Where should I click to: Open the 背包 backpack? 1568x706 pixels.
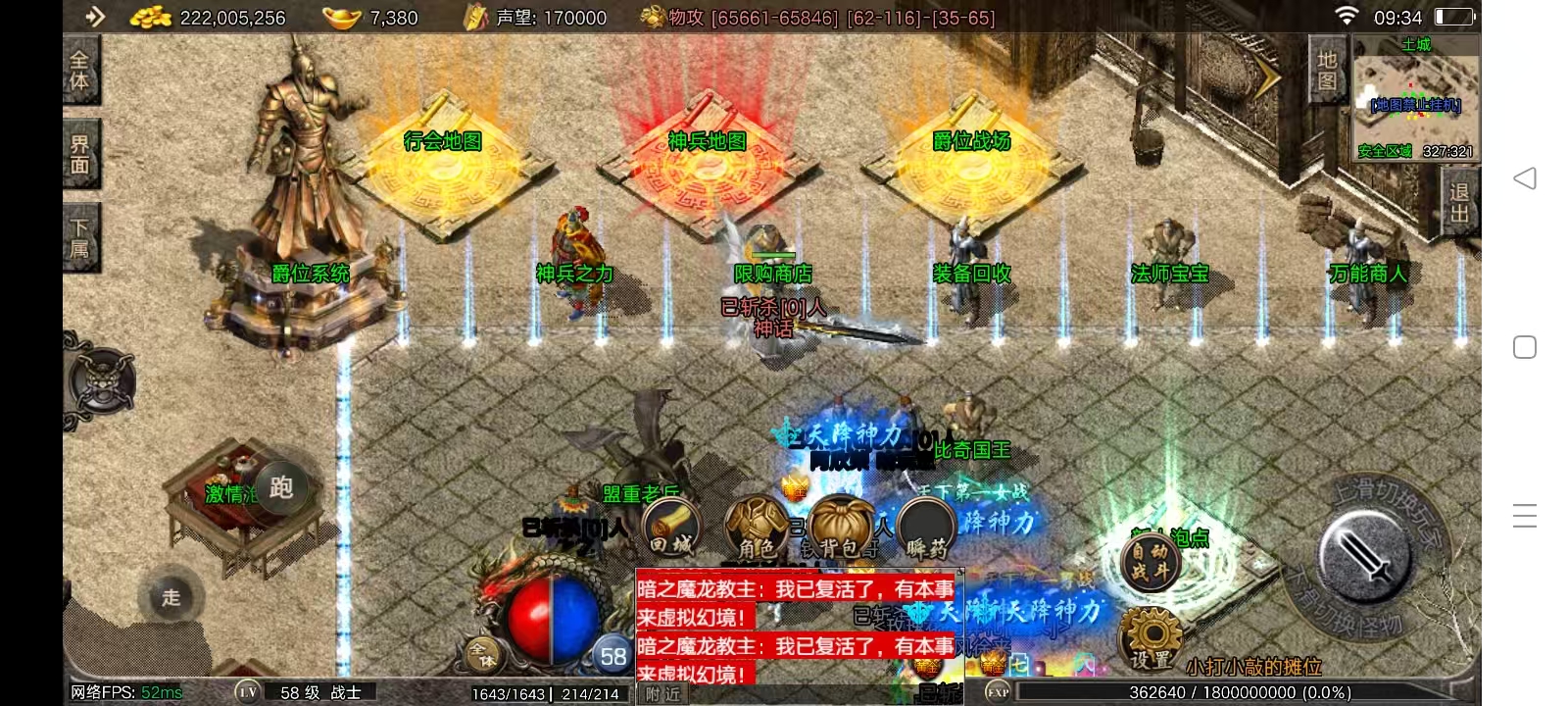click(840, 529)
